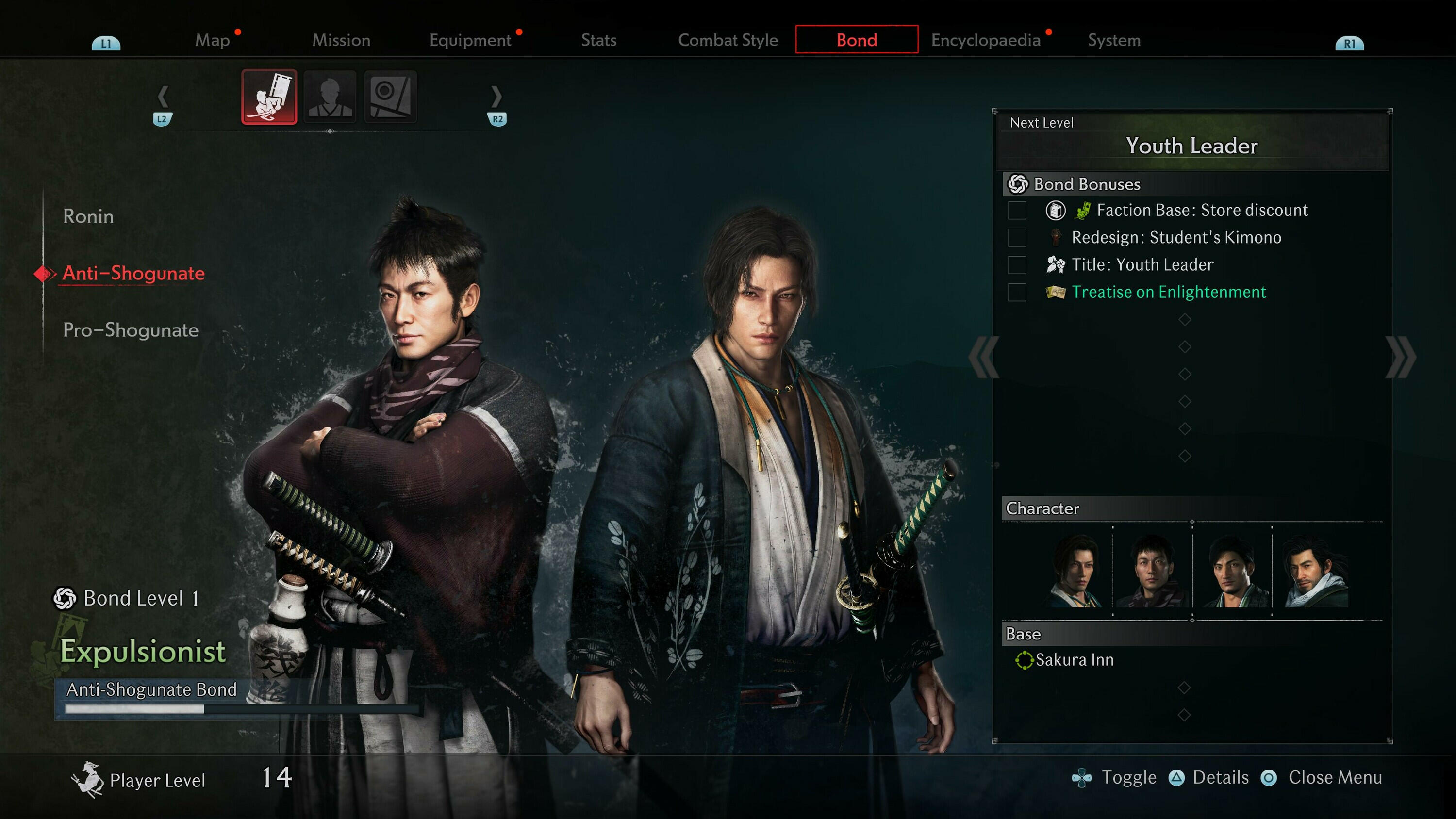Image resolution: width=1456 pixels, height=819 pixels.
Task: Select the Bond tab
Action: click(856, 40)
